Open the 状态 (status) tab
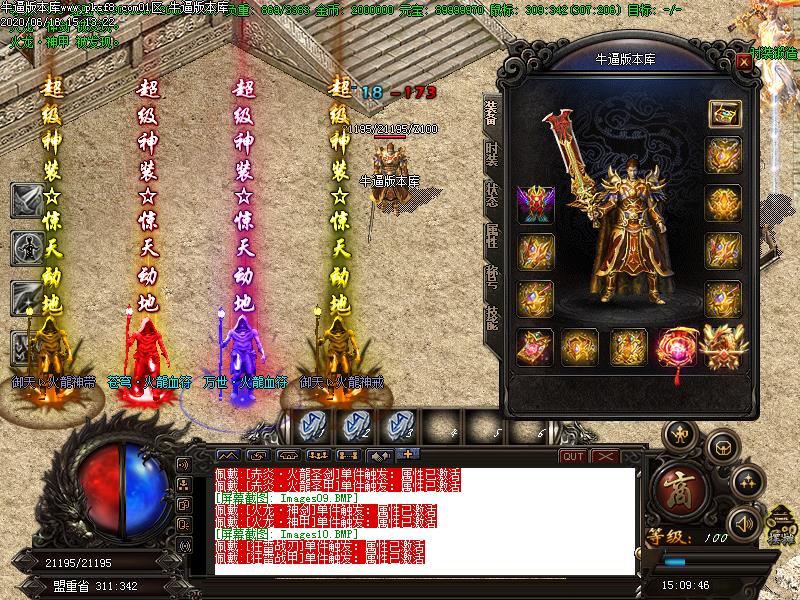 492,195
